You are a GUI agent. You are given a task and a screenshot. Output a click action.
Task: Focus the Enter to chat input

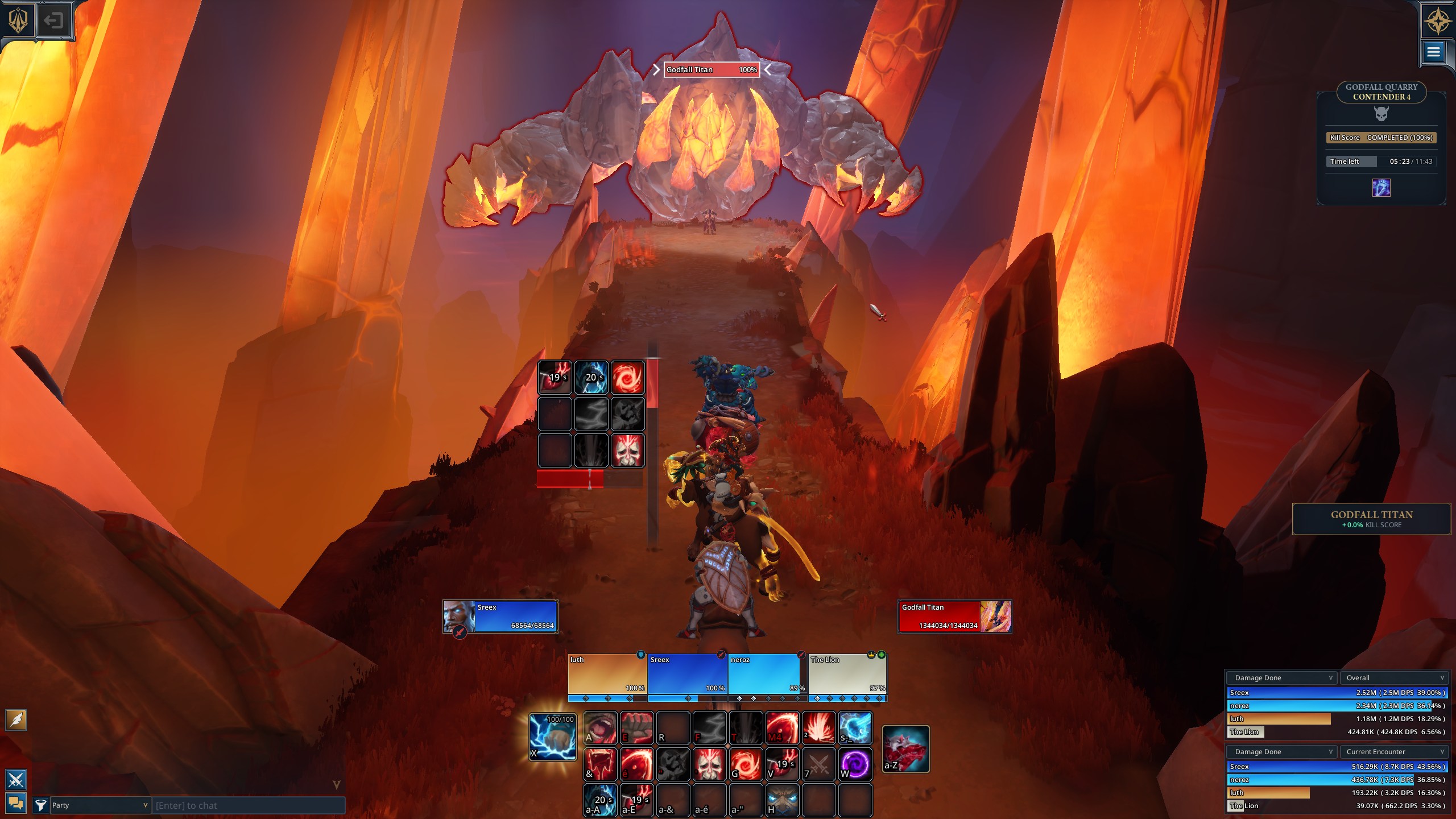pyautogui.click(x=248, y=805)
